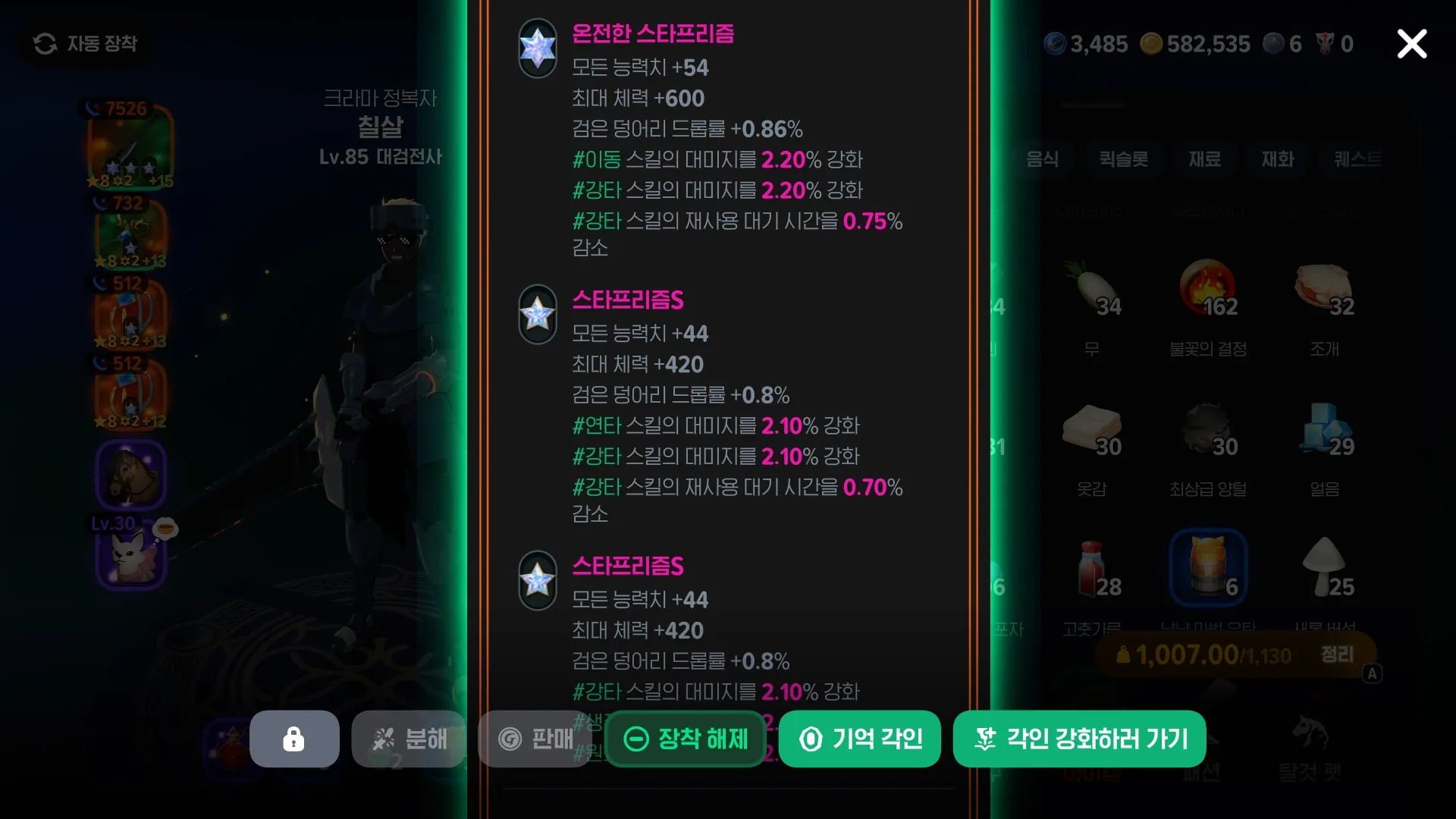This screenshot has height=819, width=1456.
Task: Click the 자동 장착 auto-equip icon
Action: [x=45, y=43]
